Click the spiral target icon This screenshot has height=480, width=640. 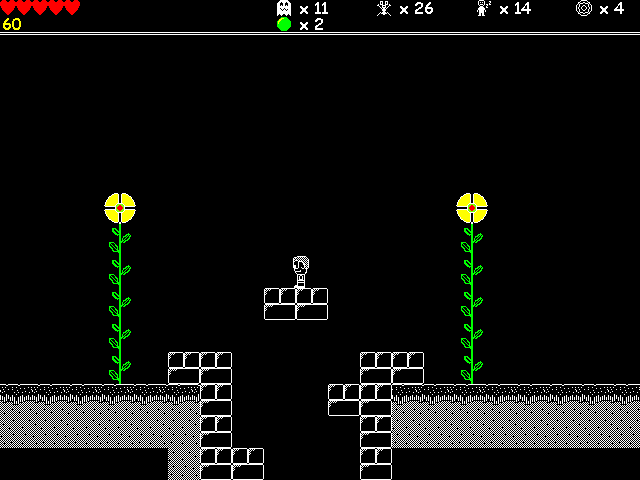(x=584, y=8)
